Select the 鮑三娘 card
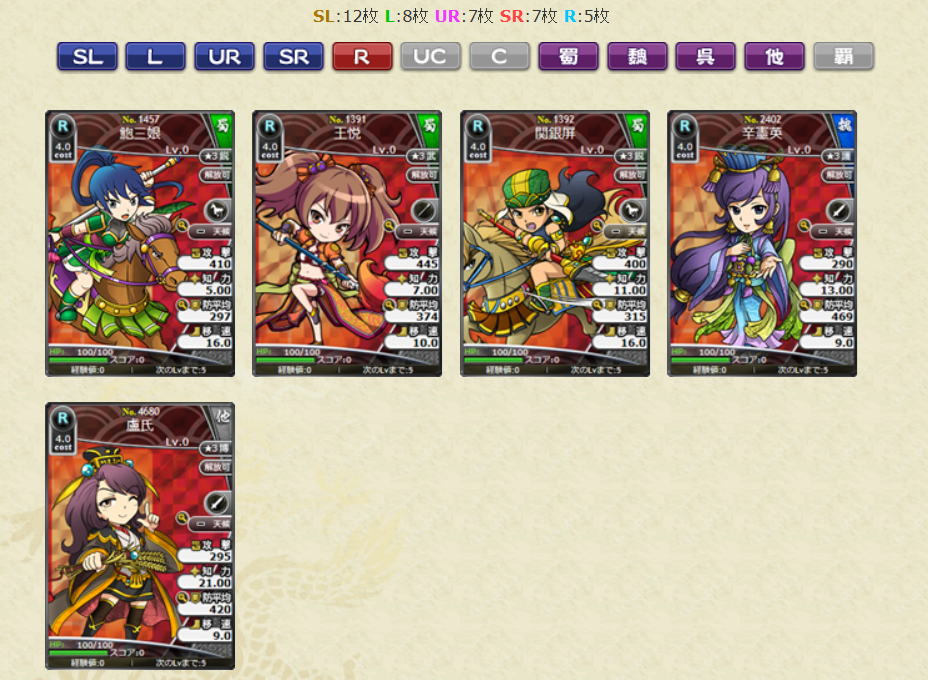The width and height of the screenshot is (928, 680). [140, 243]
